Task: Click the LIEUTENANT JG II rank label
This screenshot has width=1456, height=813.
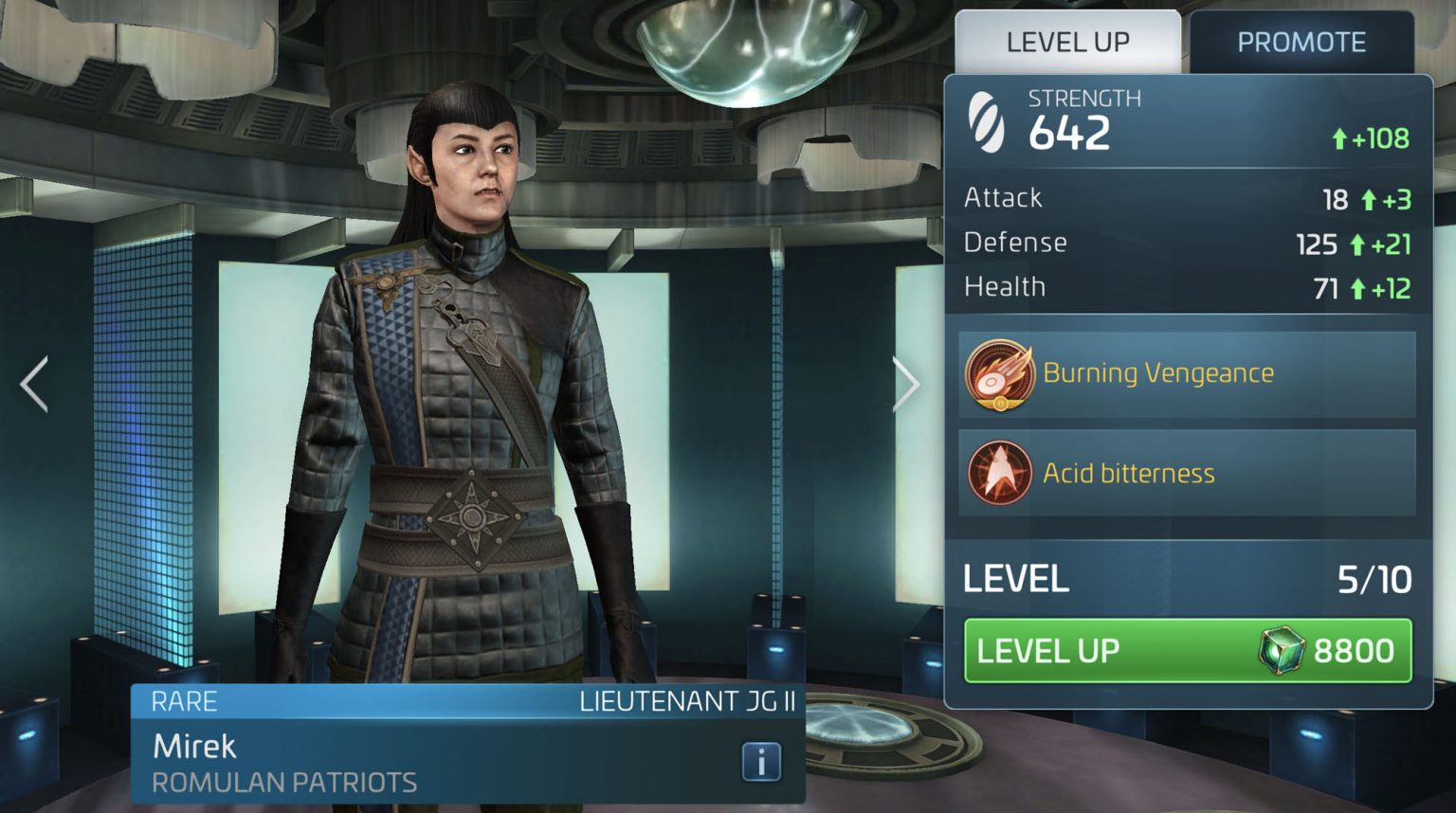Action: pyautogui.click(x=689, y=702)
